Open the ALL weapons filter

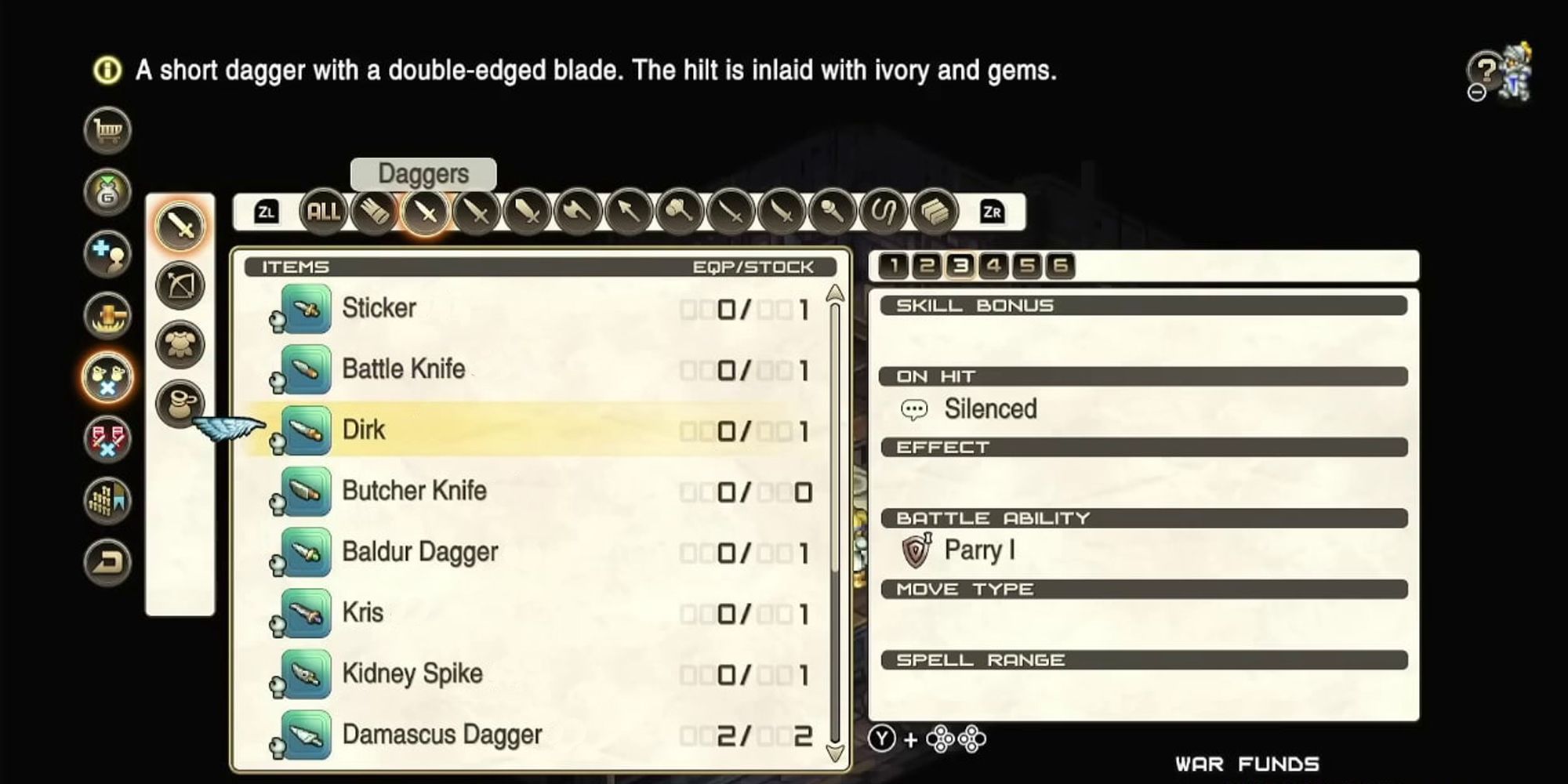(323, 212)
